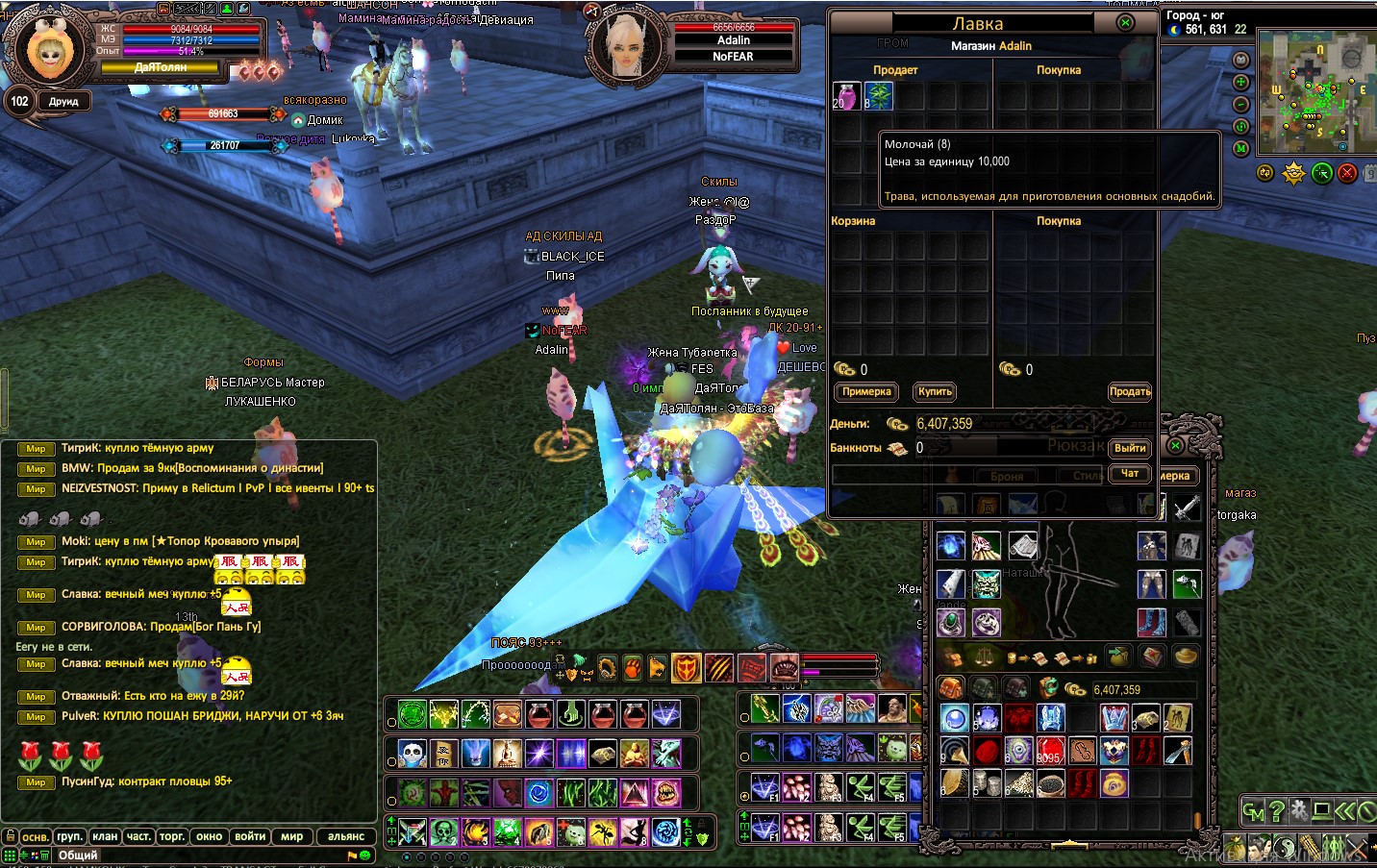Click the emerald ring equipment slot
This screenshot has width=1377, height=868.
[951, 623]
